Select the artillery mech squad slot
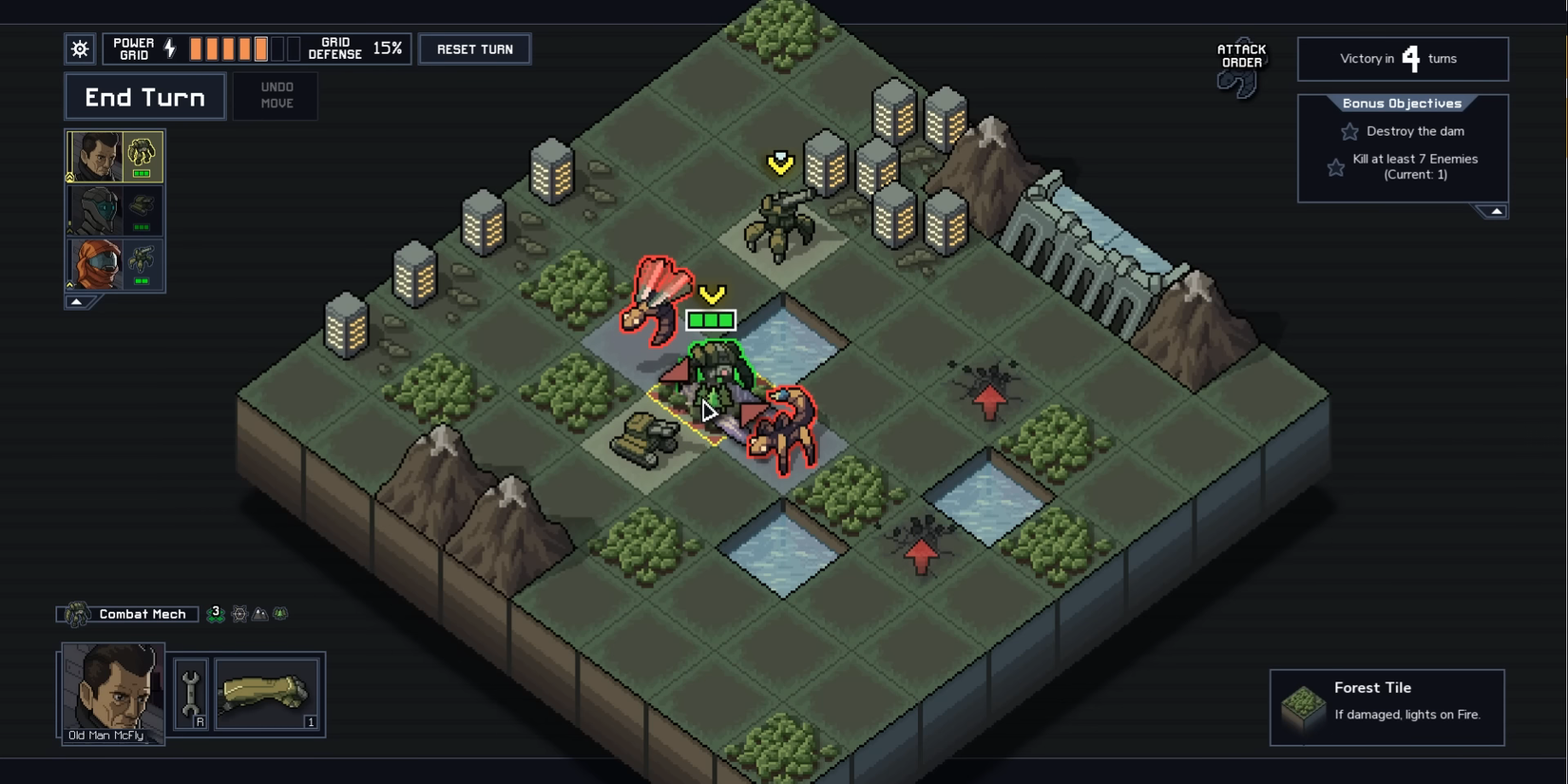This screenshot has width=1568, height=784. coord(114,265)
